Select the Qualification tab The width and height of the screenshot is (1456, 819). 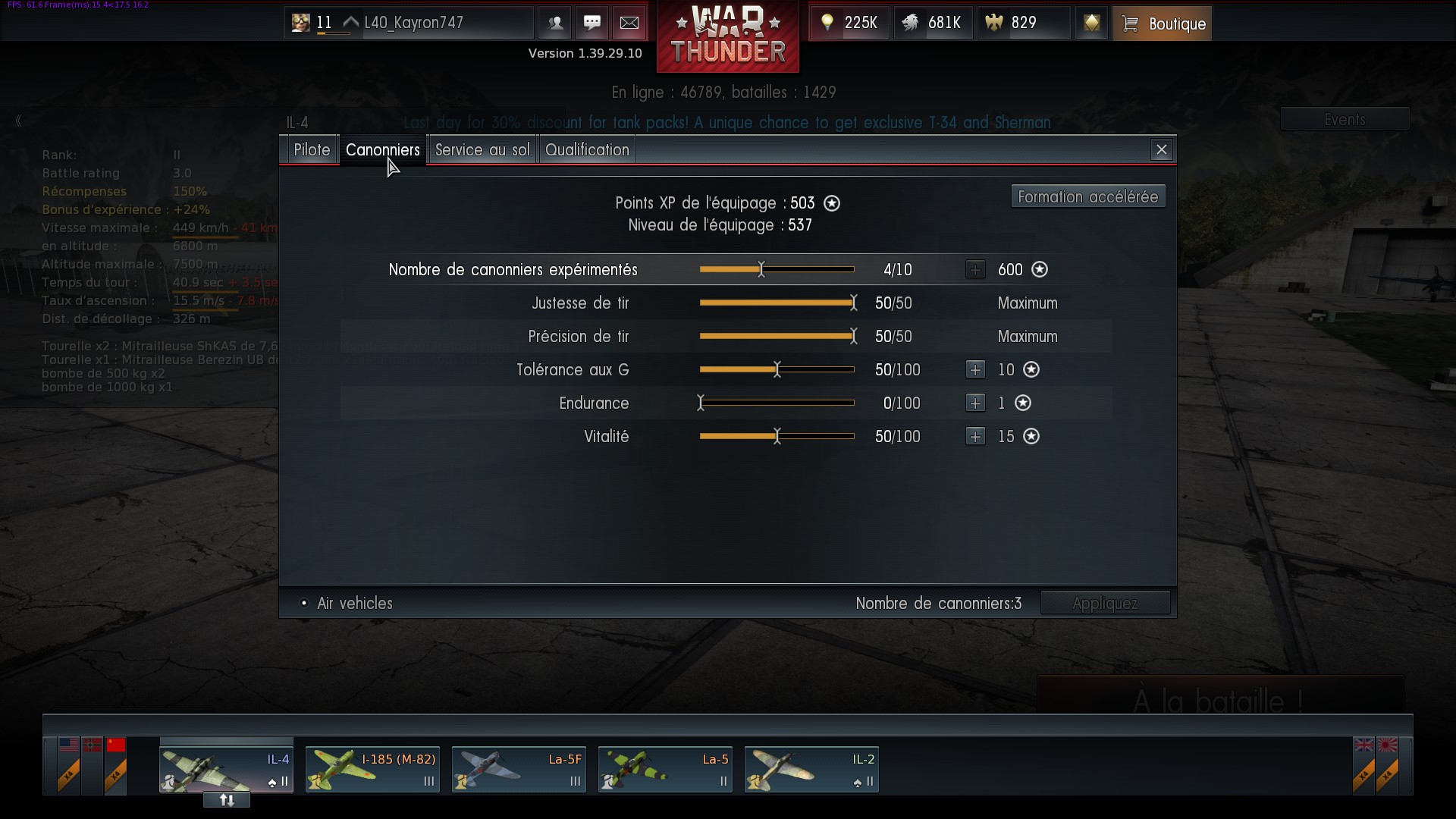click(587, 150)
